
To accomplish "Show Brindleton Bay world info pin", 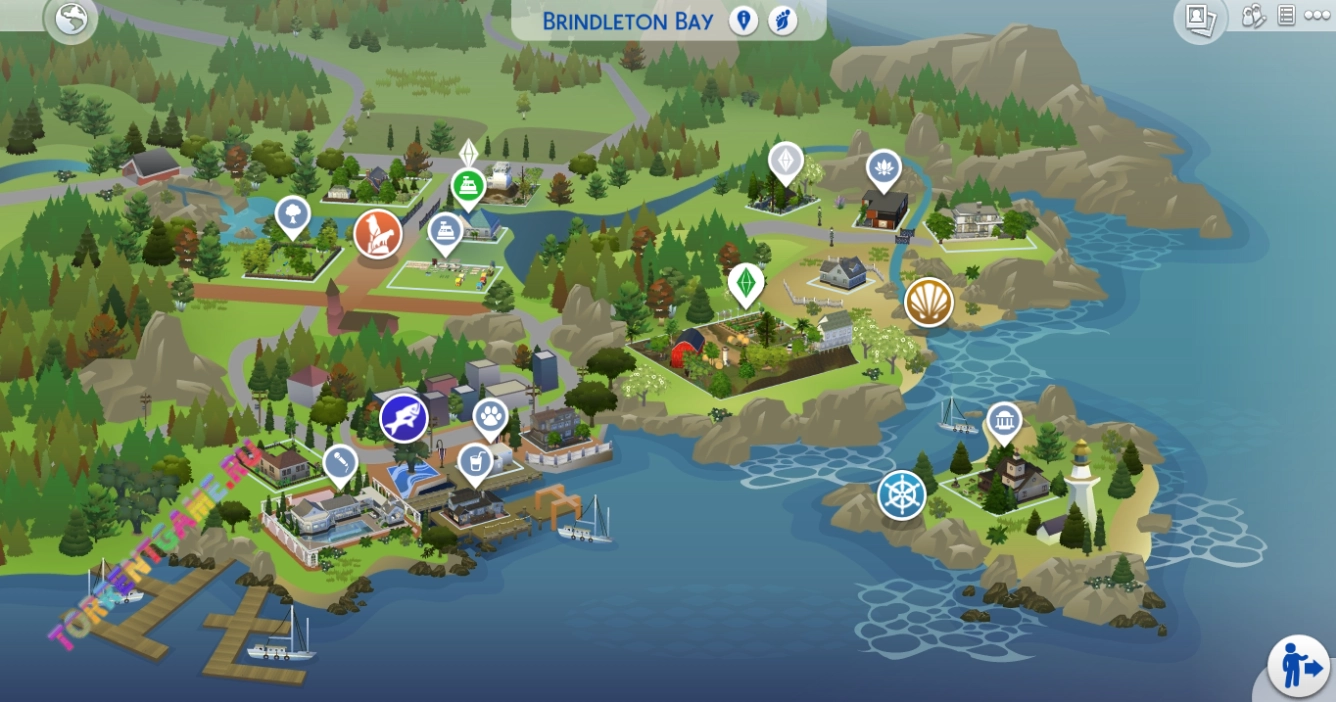I will tap(743, 21).
